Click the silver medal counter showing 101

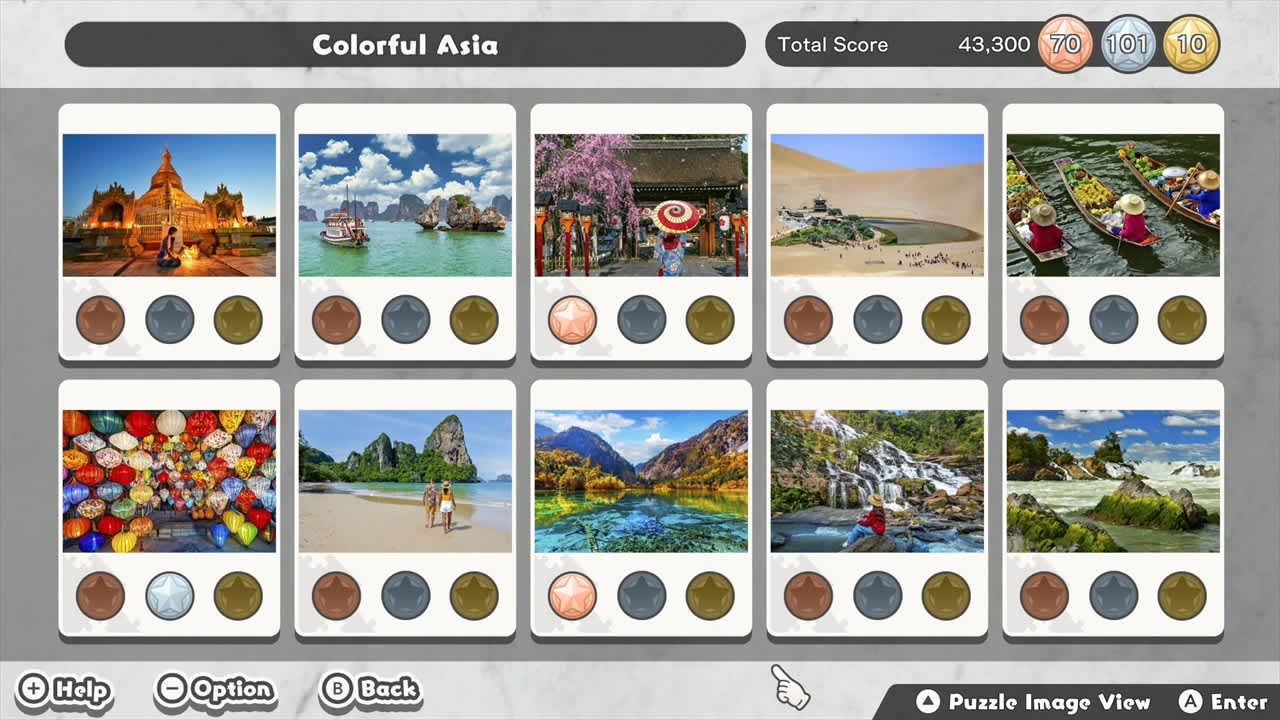point(1128,44)
